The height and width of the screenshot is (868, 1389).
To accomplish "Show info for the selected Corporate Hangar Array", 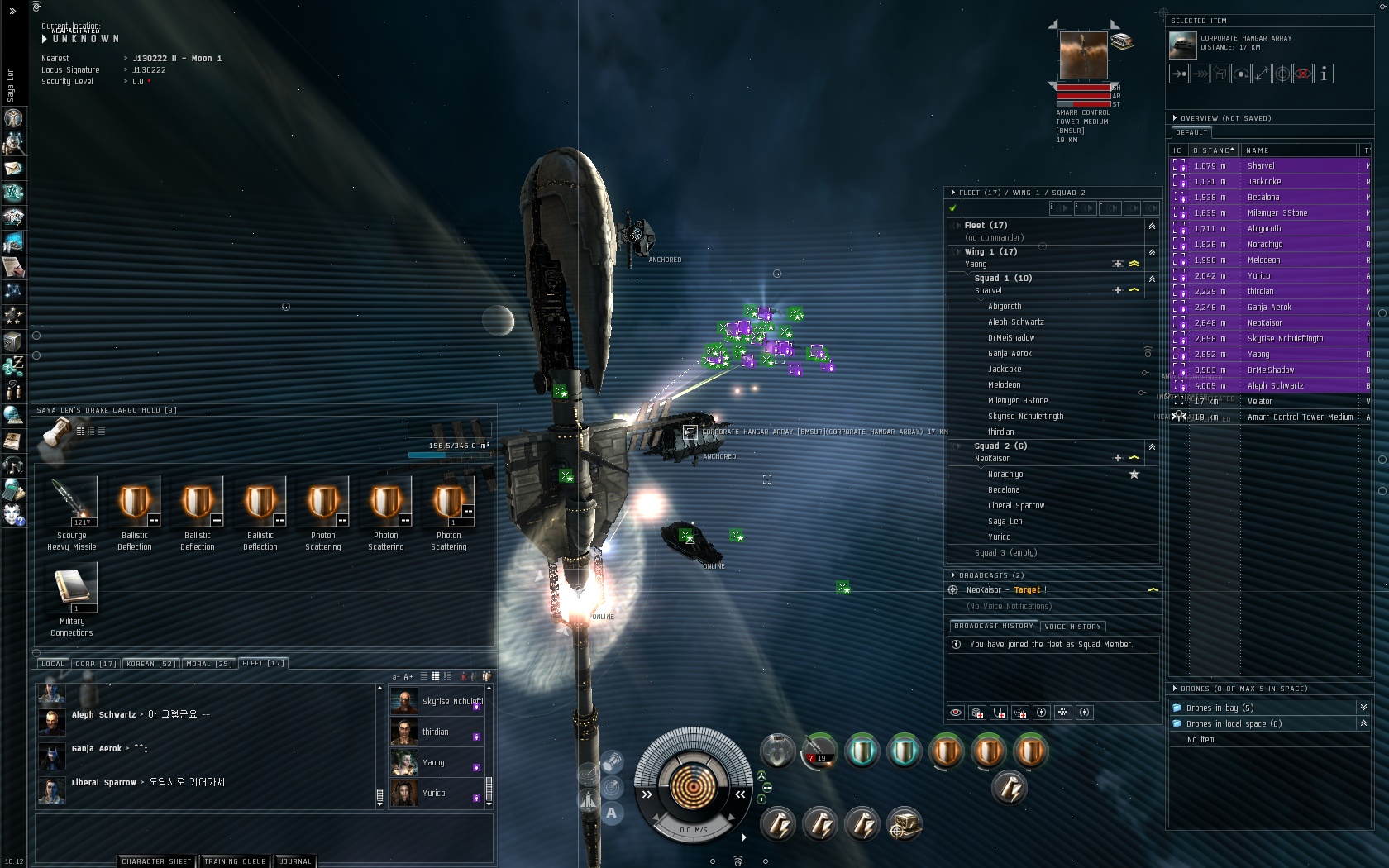I will pos(1324,74).
